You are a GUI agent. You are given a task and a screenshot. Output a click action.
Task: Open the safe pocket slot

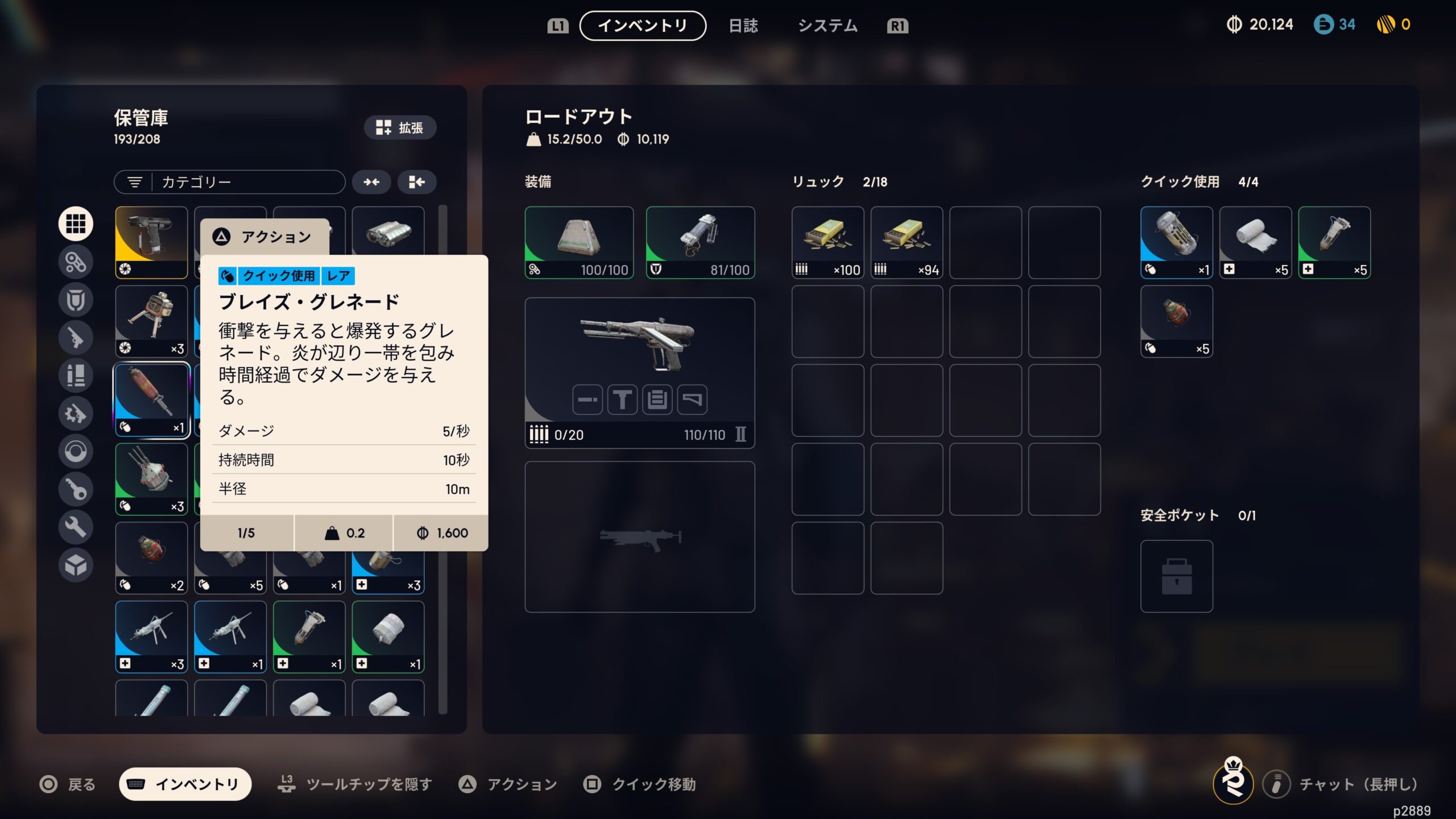tap(1176, 576)
